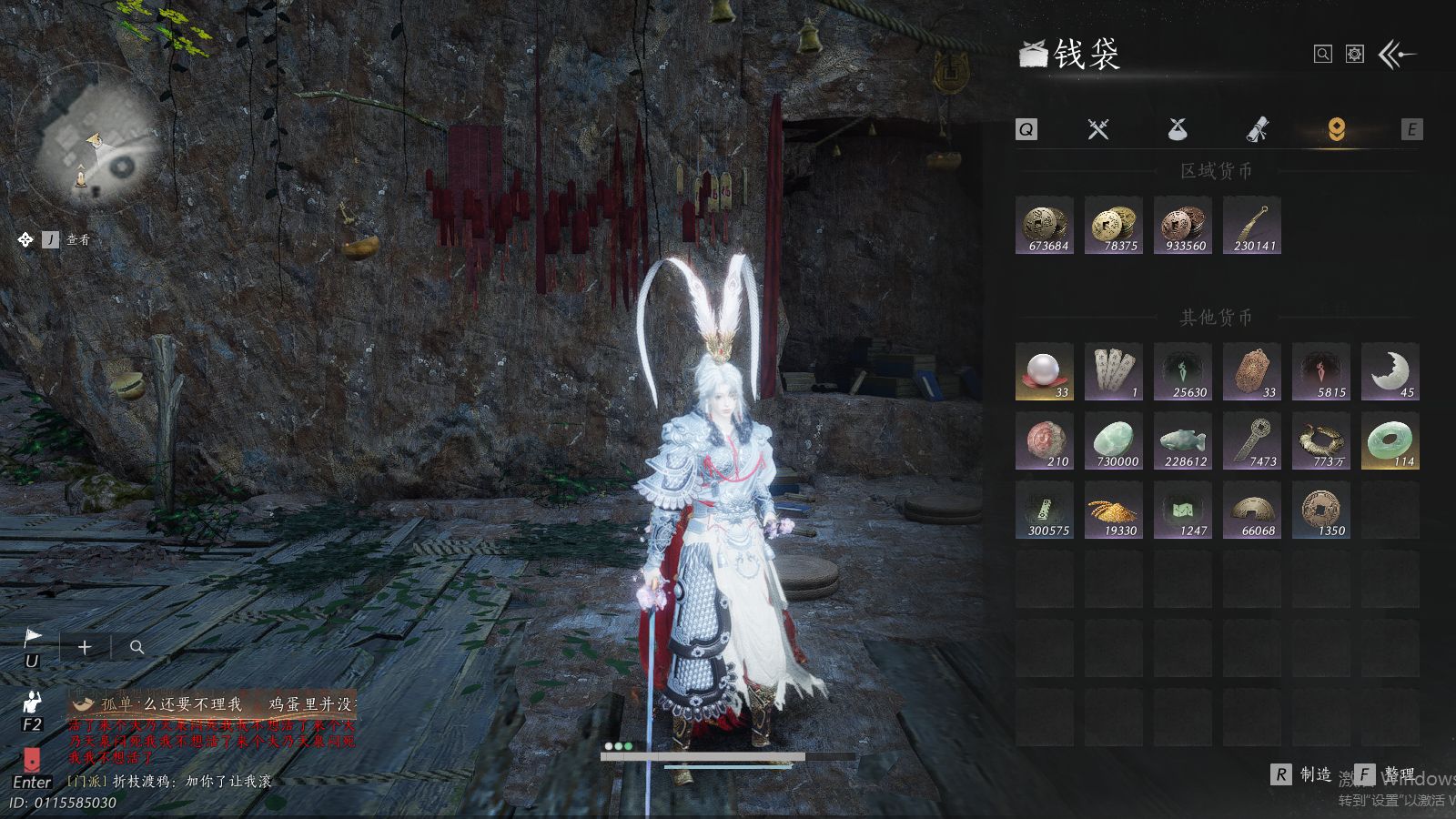Open the bag settings gear button

tap(1355, 55)
